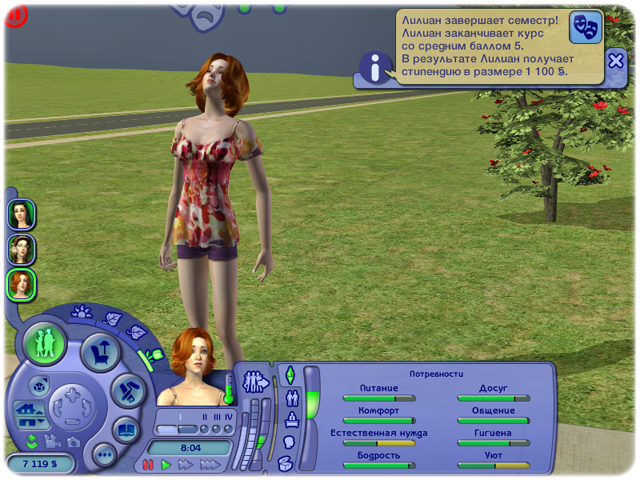Set game speed to normal play
The width and height of the screenshot is (640, 480).
[167, 465]
